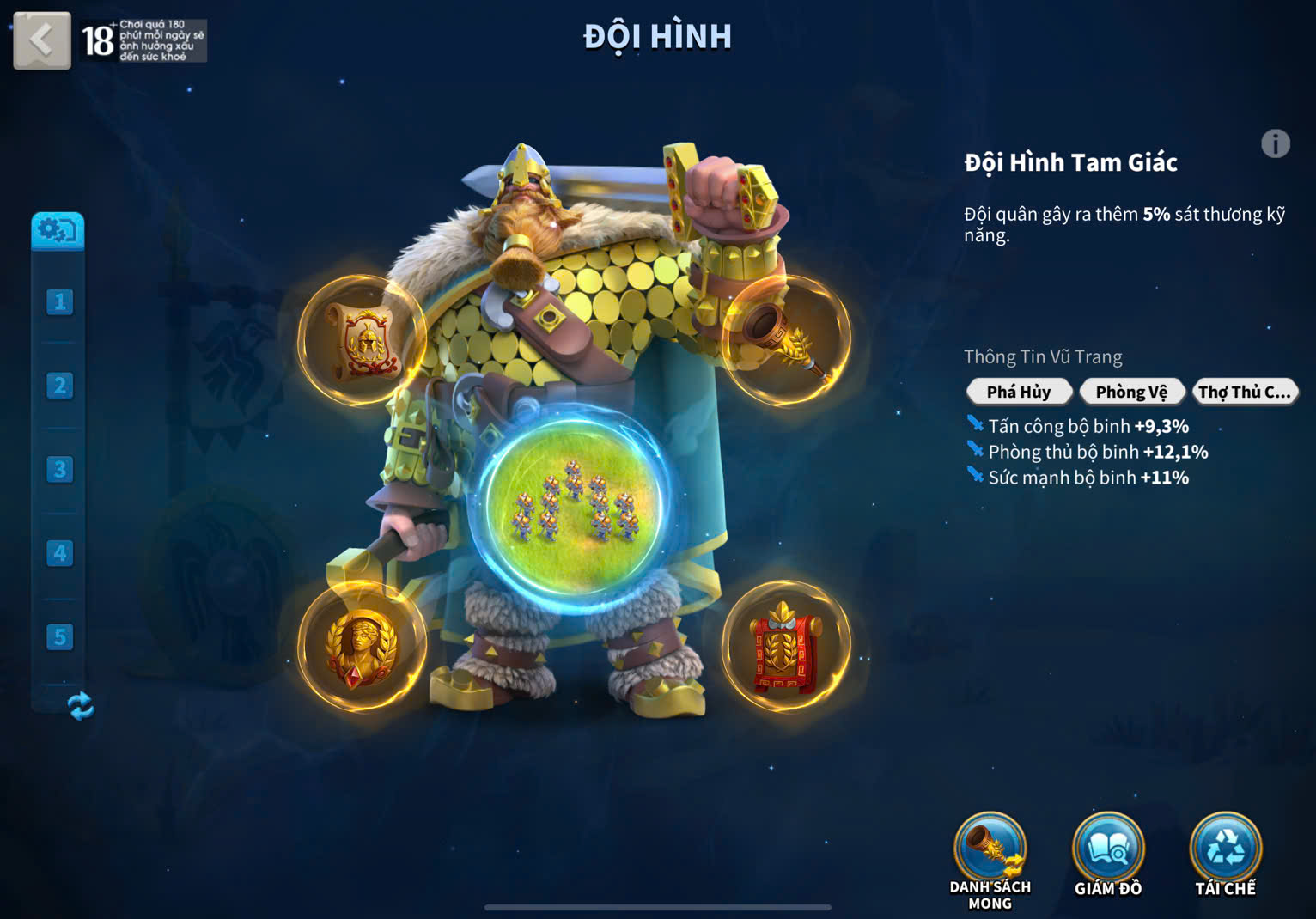Select the red banner armament slot
Screen dimensions: 1316x919
click(x=785, y=647)
